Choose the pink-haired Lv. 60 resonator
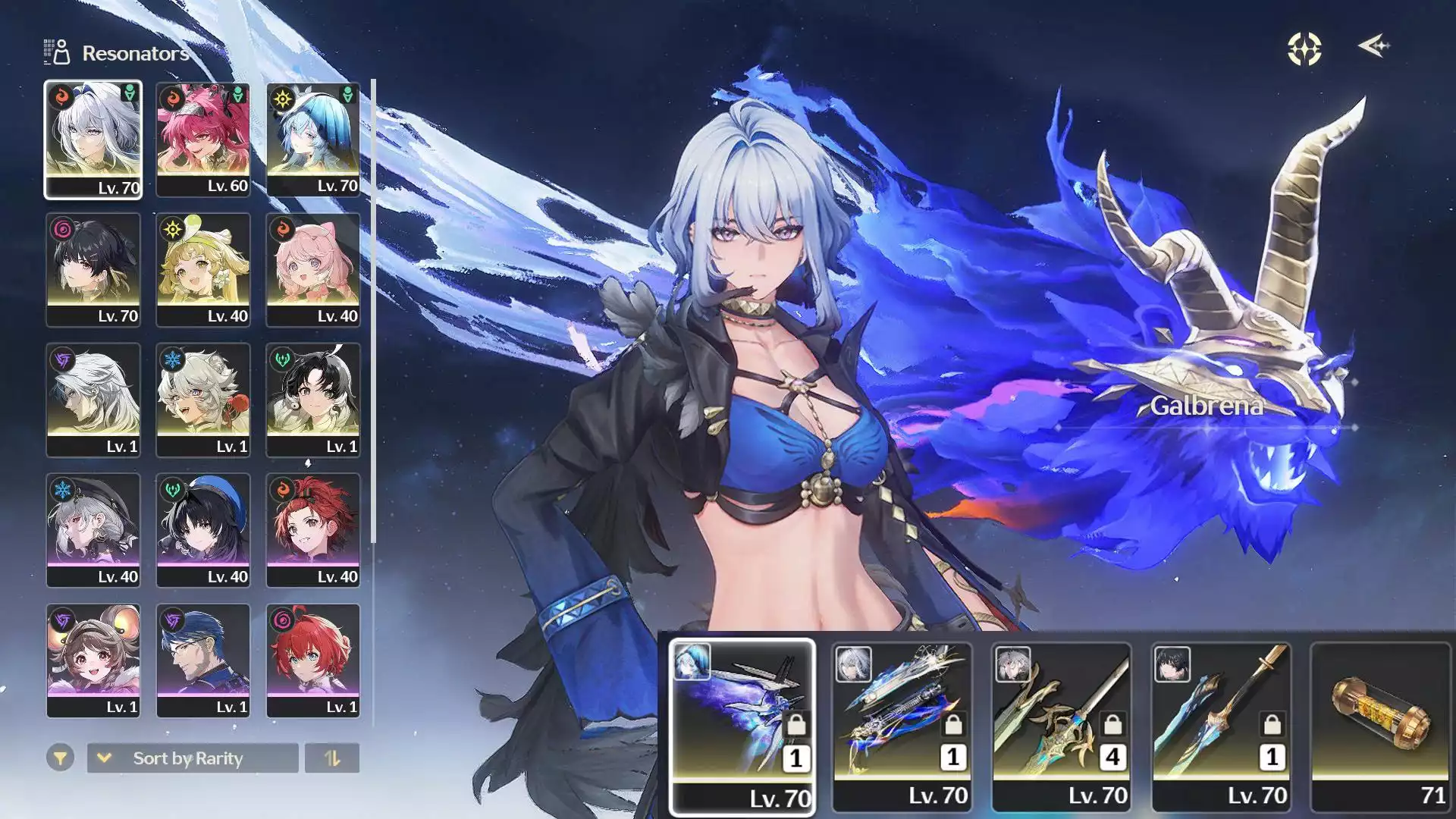1456x819 pixels. [x=203, y=140]
